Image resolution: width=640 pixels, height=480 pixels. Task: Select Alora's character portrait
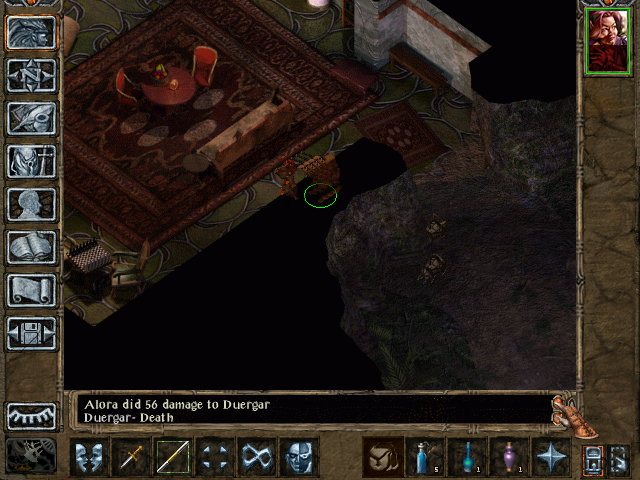point(608,41)
